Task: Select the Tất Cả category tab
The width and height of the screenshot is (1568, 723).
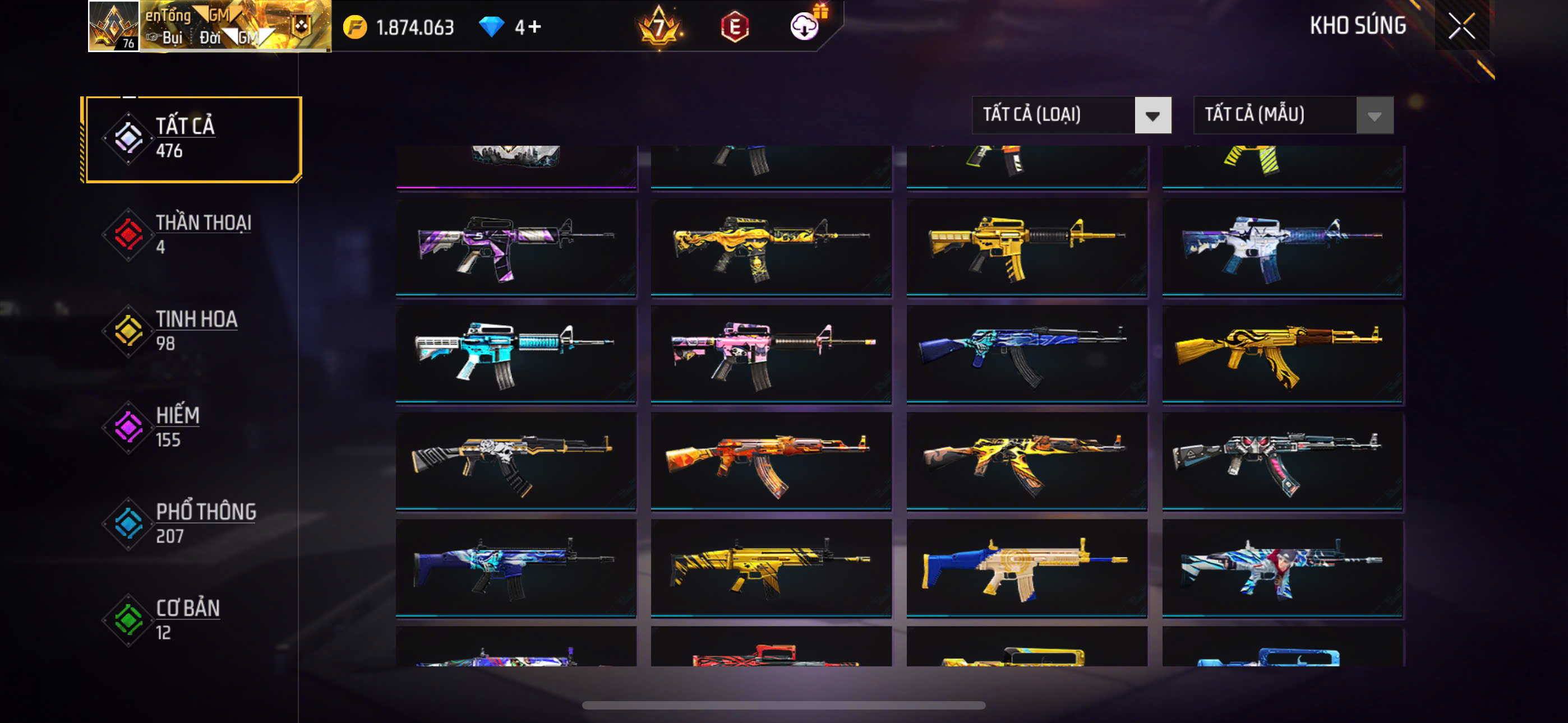Action: (x=192, y=139)
